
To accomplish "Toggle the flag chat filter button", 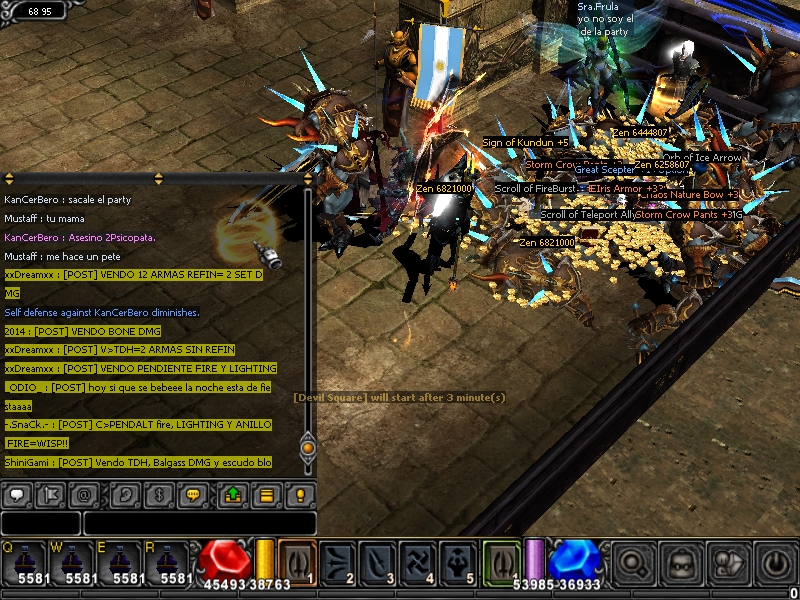I will pos(50,495).
